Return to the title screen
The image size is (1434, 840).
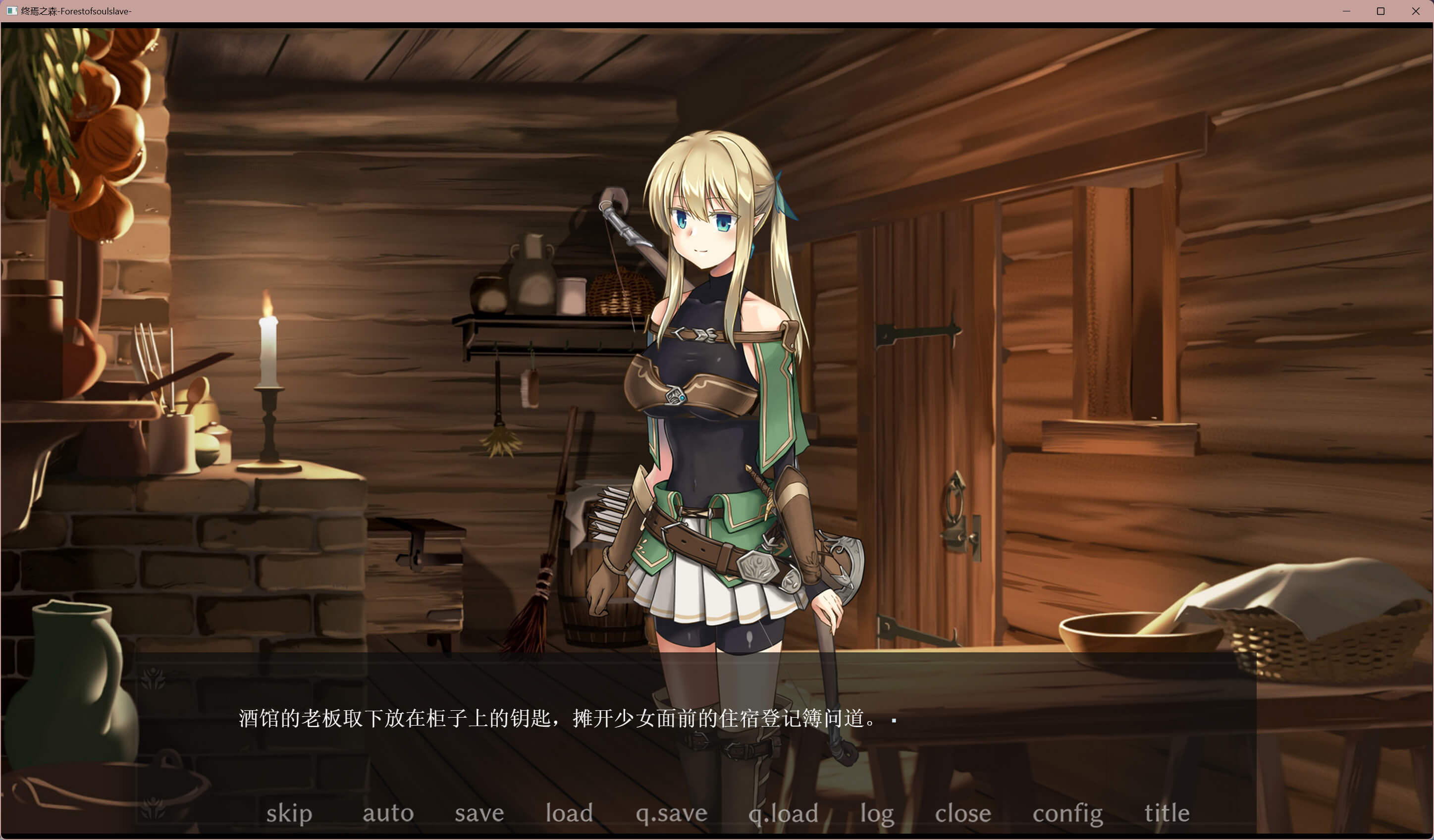pyautogui.click(x=1167, y=813)
